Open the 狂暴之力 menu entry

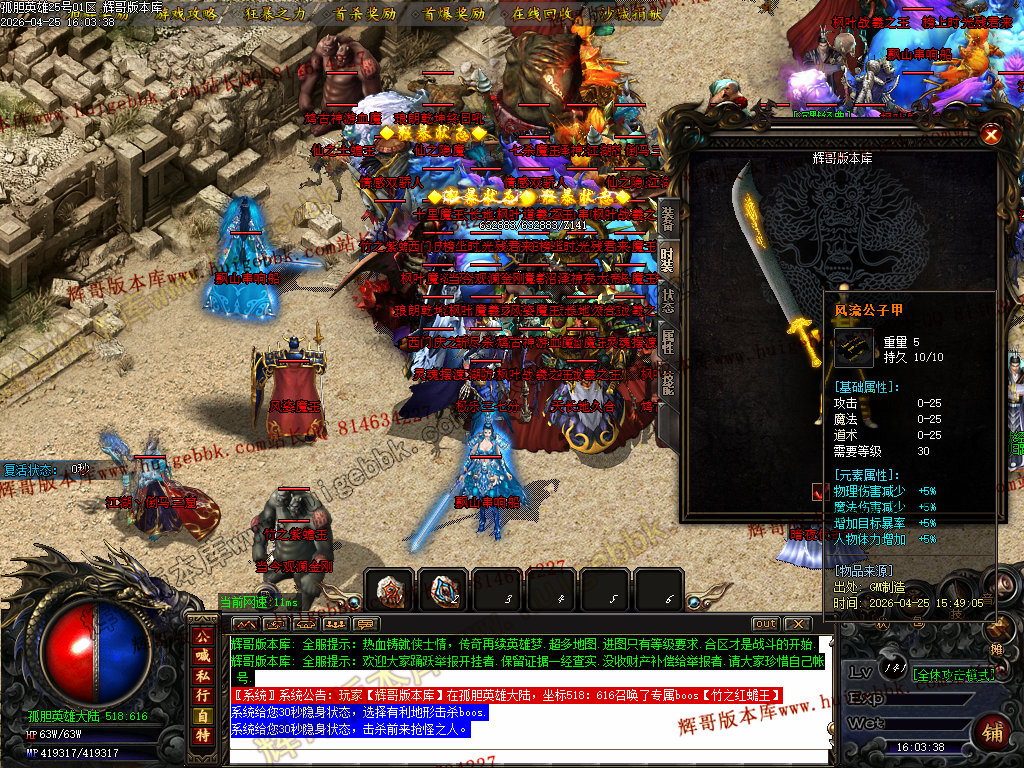[275, 14]
